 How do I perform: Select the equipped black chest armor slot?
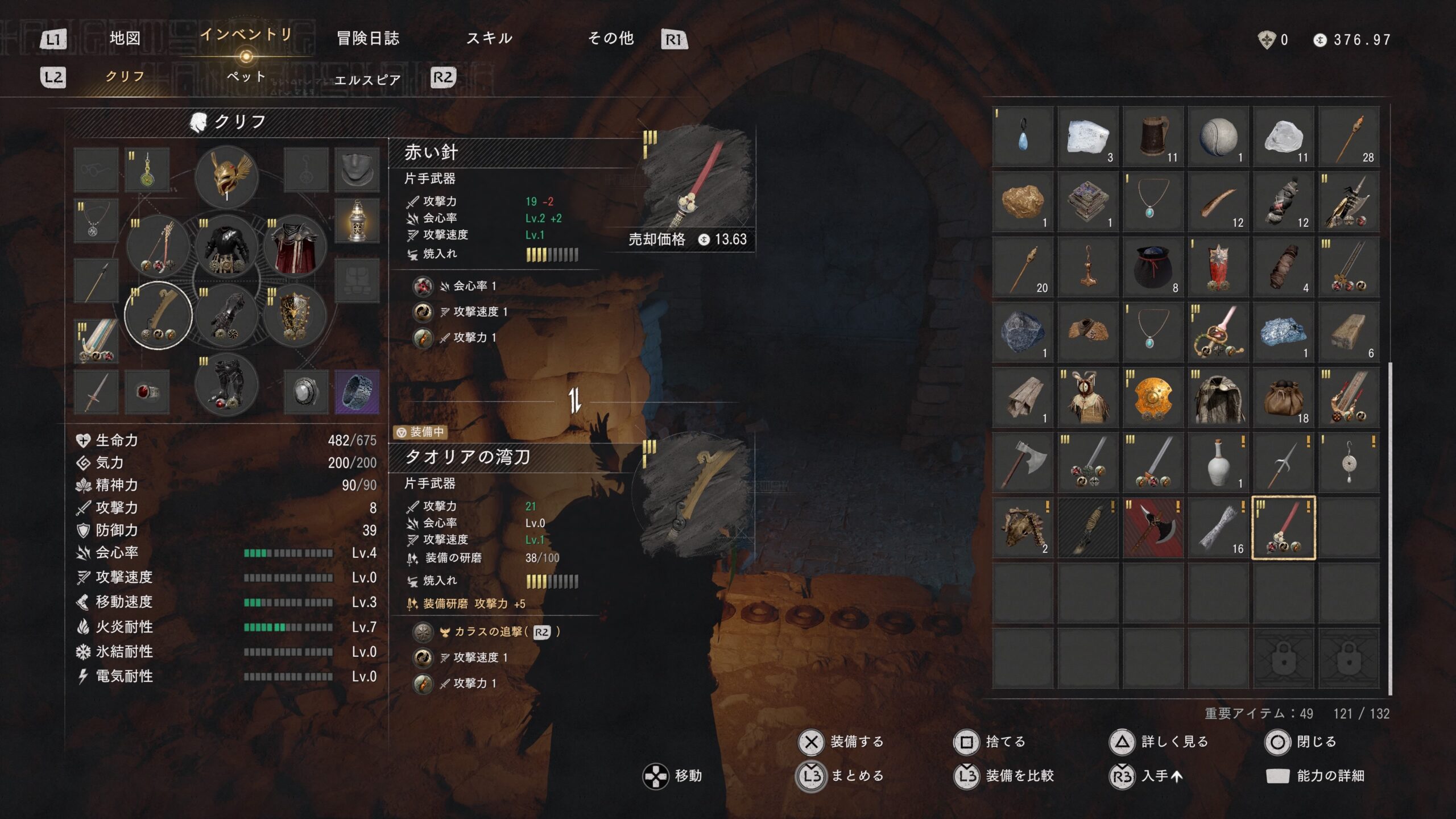226,247
